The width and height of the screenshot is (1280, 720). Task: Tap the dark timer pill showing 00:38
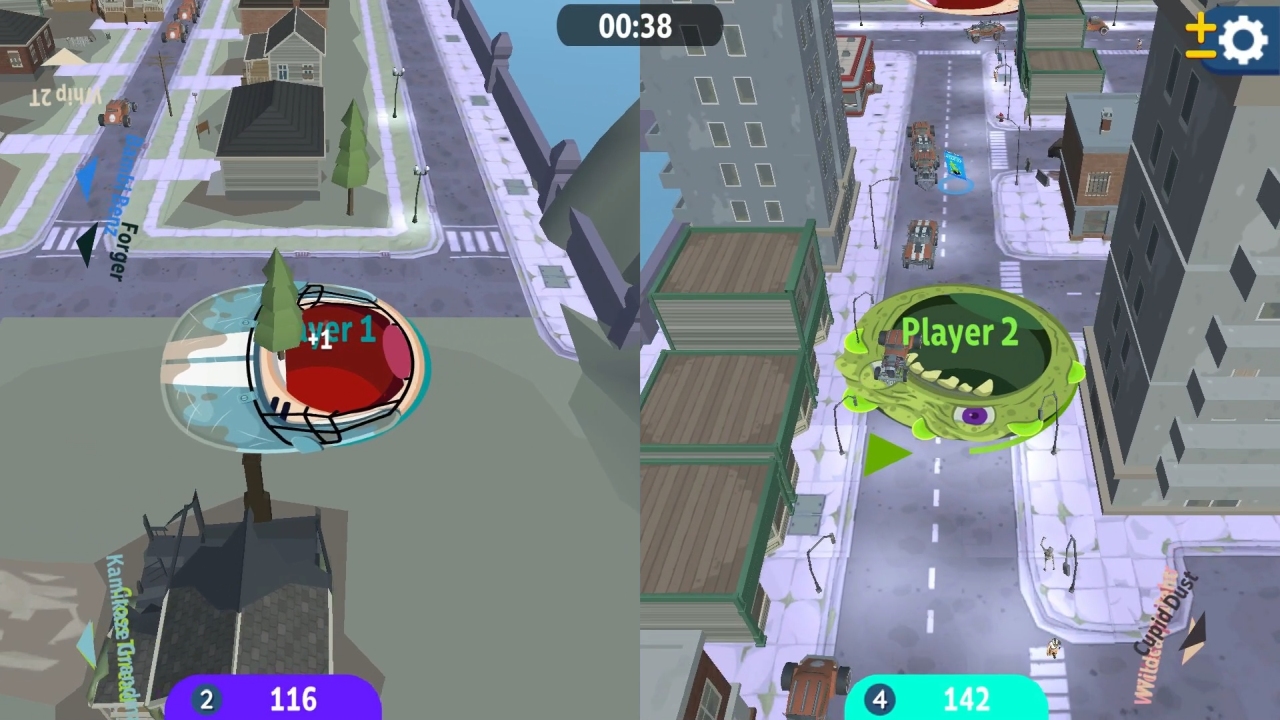pyautogui.click(x=638, y=26)
